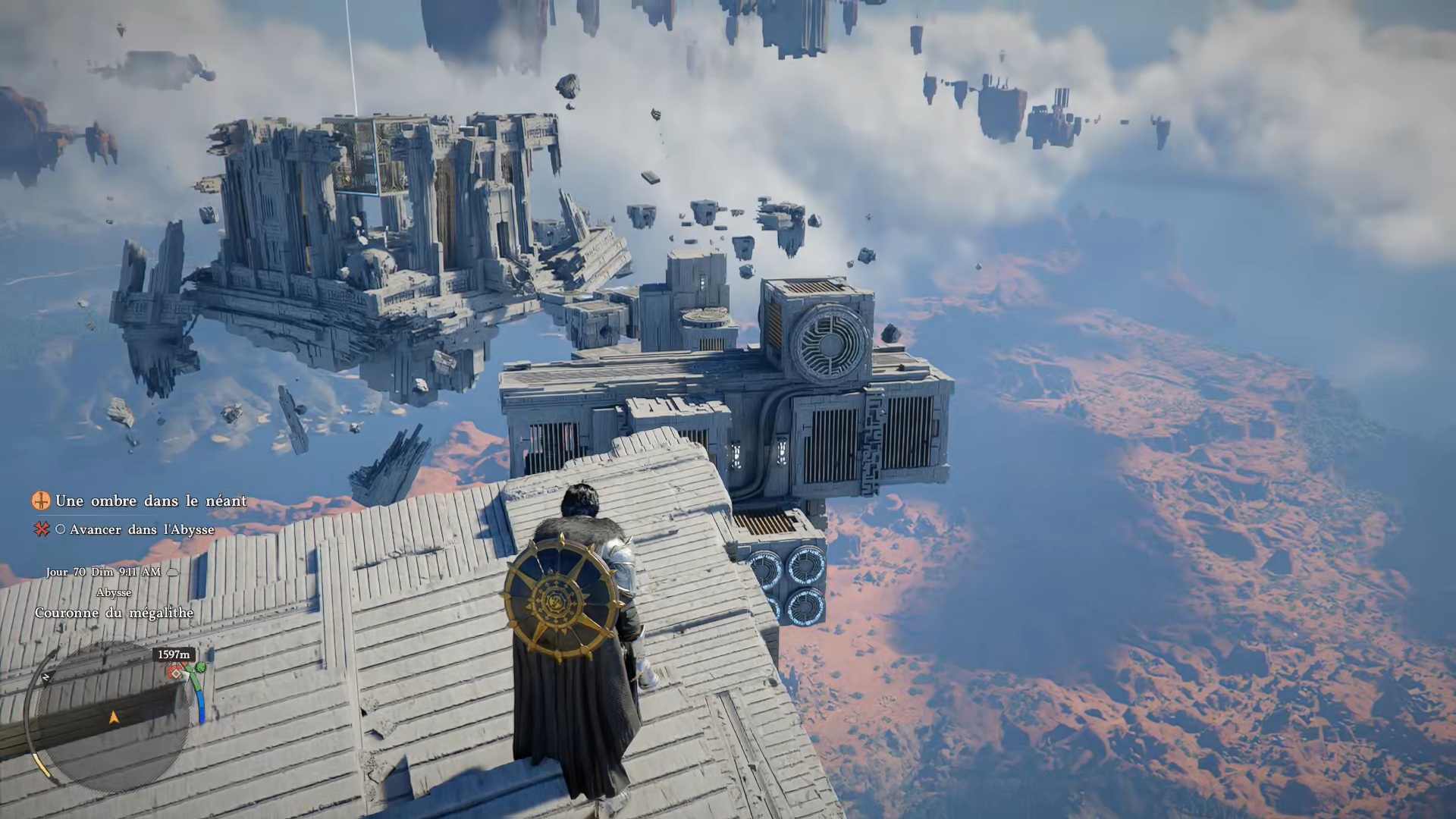Open the quest "Une ombre dans le néant"

tap(150, 501)
